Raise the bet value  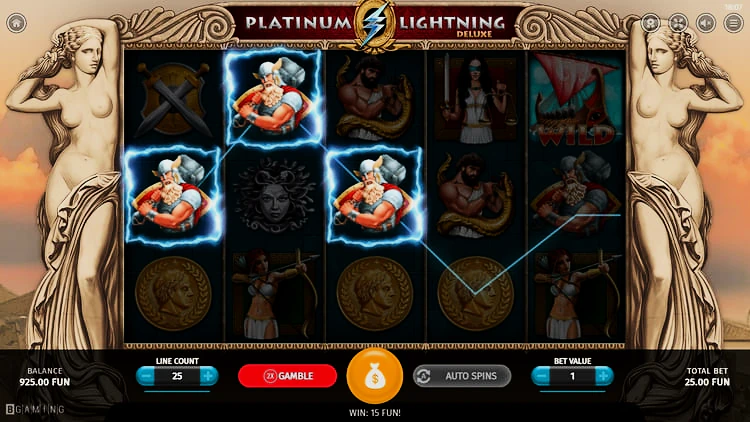pos(604,376)
